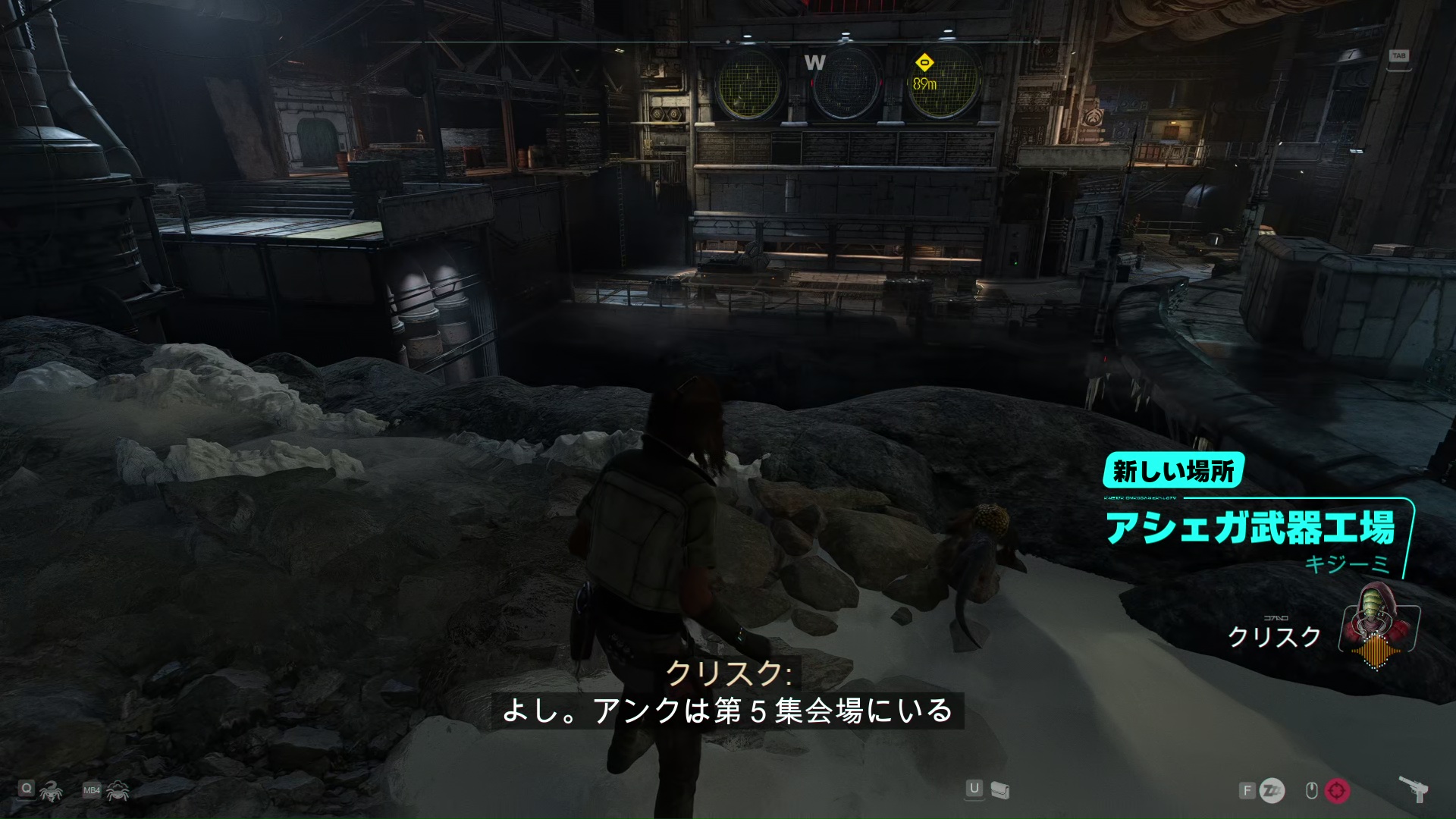Image resolution: width=1456 pixels, height=819 pixels.
Task: Activate the red crosshair ability icon
Action: pyautogui.click(x=1337, y=791)
